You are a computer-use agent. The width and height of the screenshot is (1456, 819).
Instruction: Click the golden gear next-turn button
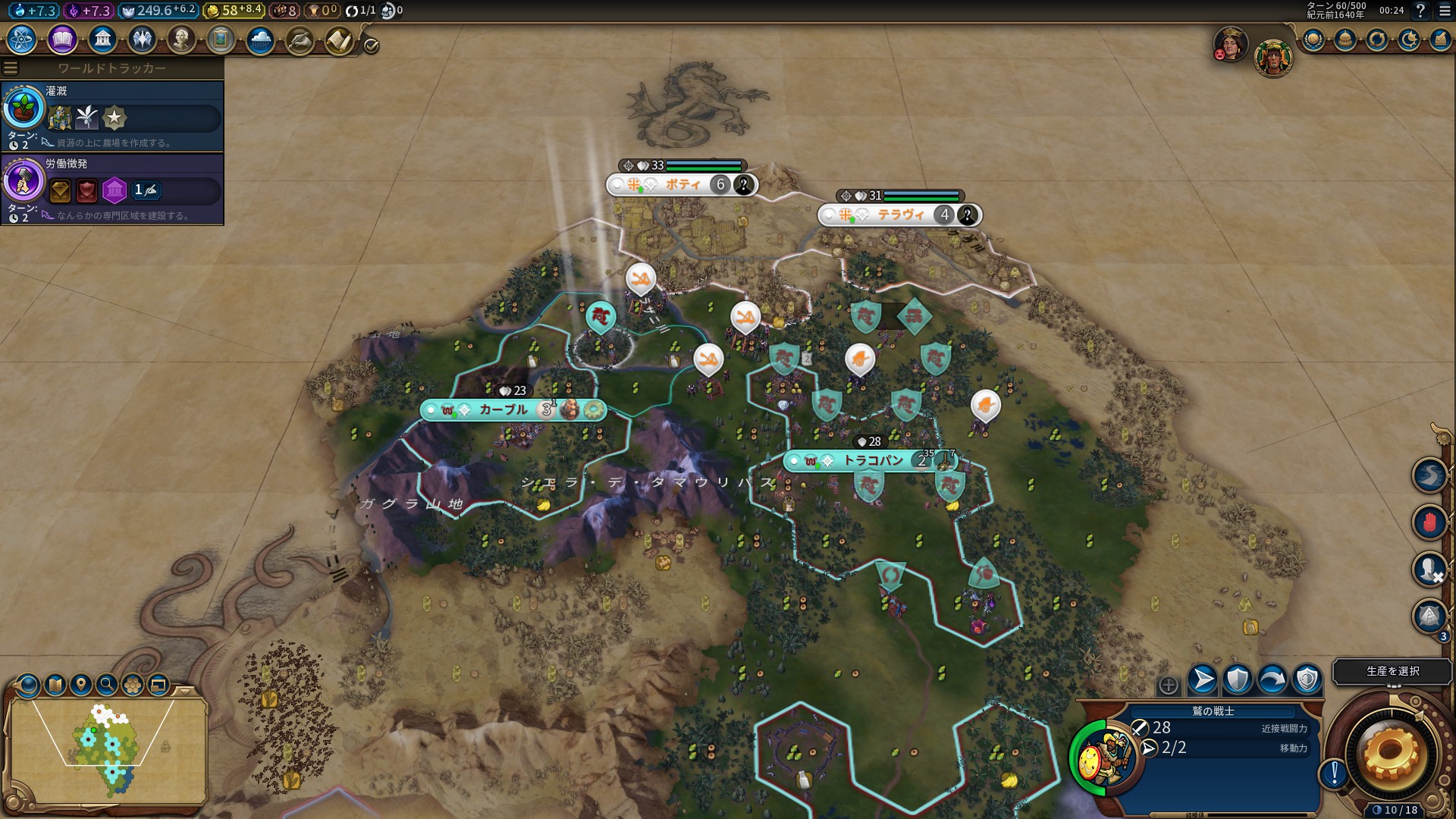[x=1391, y=753]
